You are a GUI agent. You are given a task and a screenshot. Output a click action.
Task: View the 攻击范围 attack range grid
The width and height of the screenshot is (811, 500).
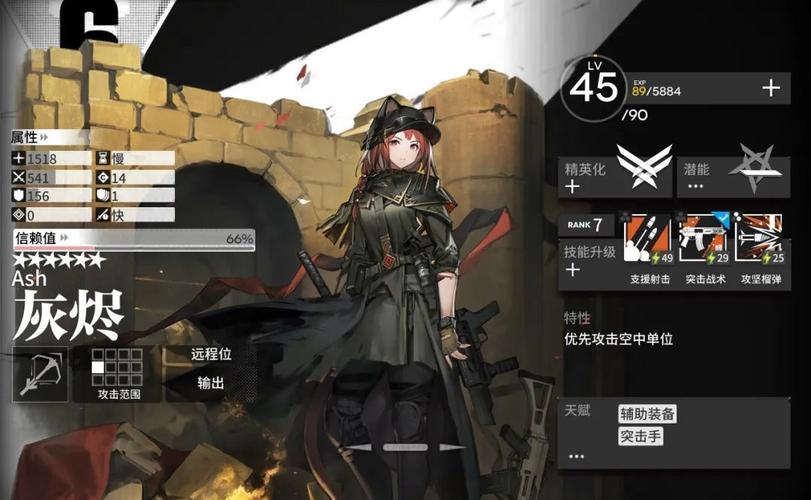tap(118, 372)
